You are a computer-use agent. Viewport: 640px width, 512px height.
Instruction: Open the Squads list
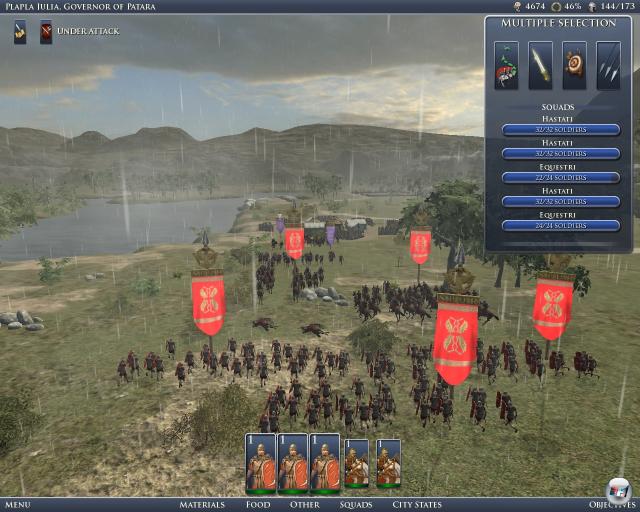coord(355,505)
